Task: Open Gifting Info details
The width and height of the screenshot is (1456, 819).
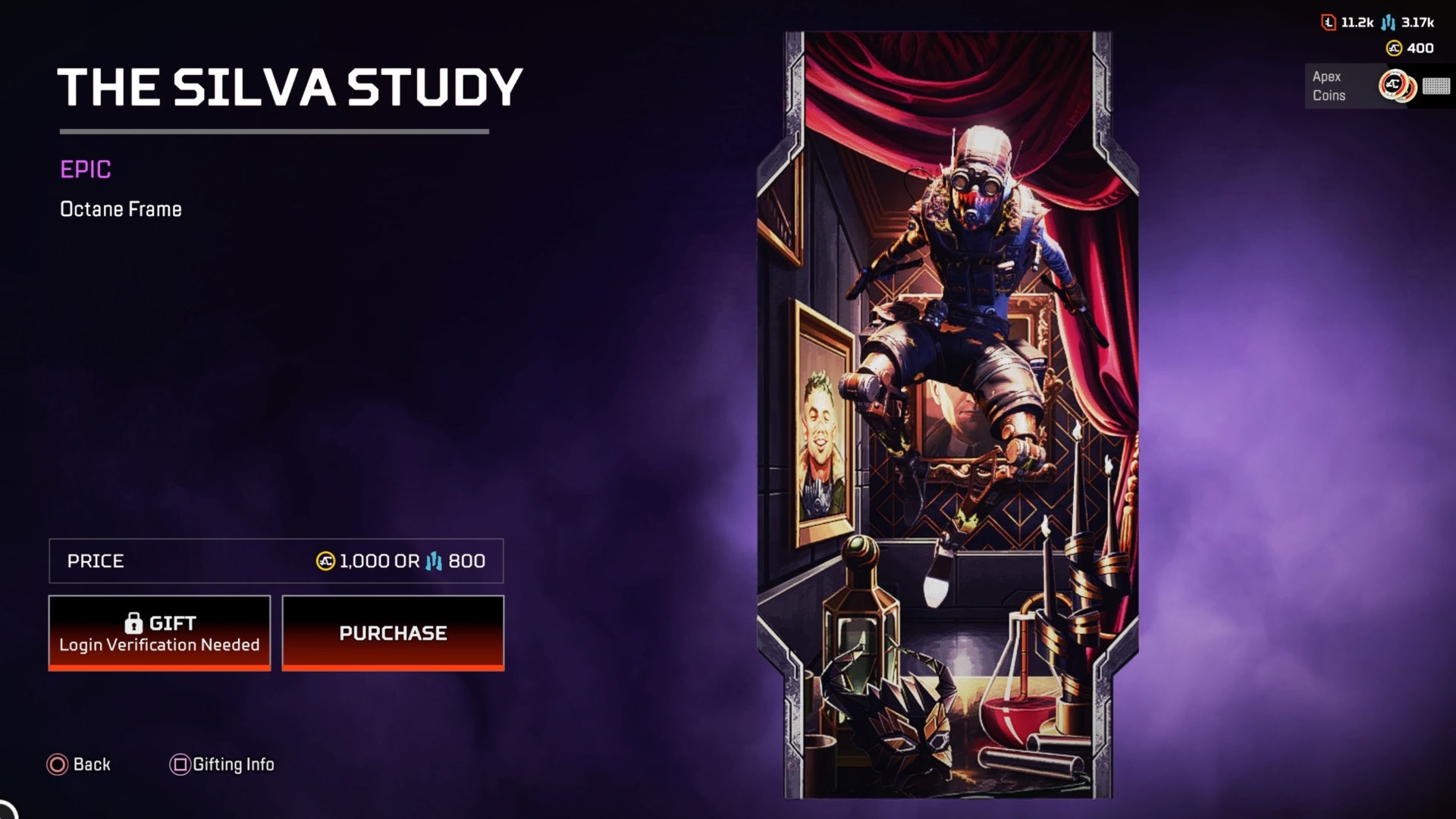Action: pos(231,764)
